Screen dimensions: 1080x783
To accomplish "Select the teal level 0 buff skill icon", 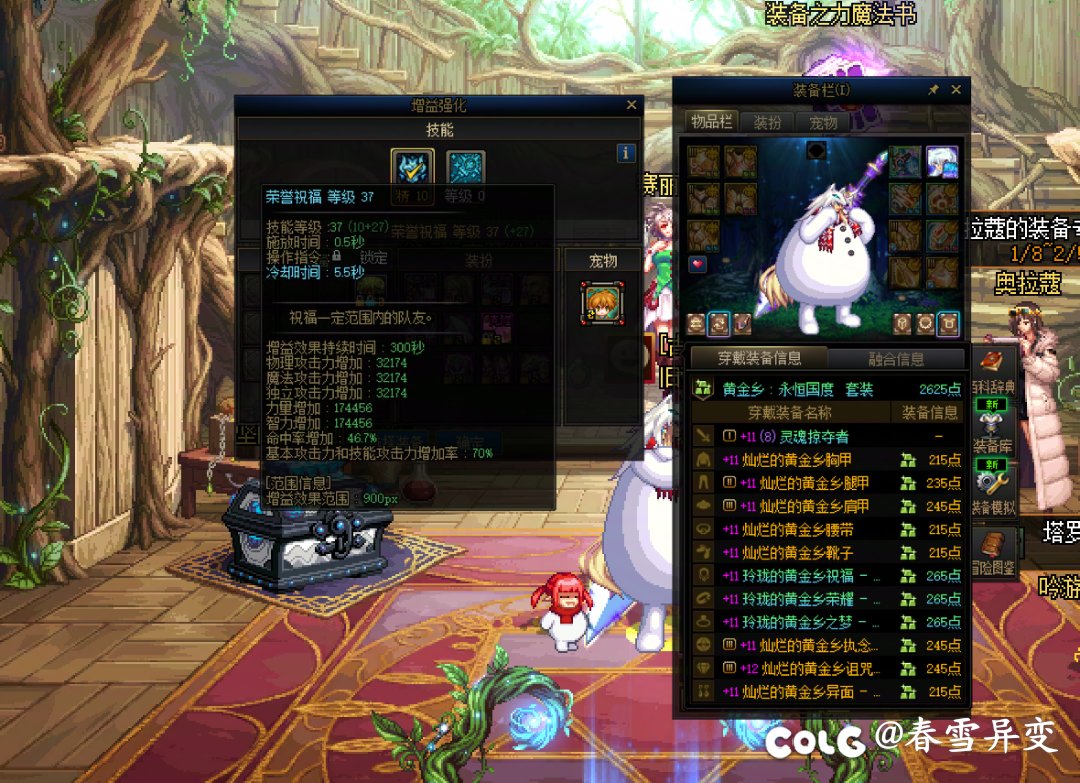I will point(465,167).
